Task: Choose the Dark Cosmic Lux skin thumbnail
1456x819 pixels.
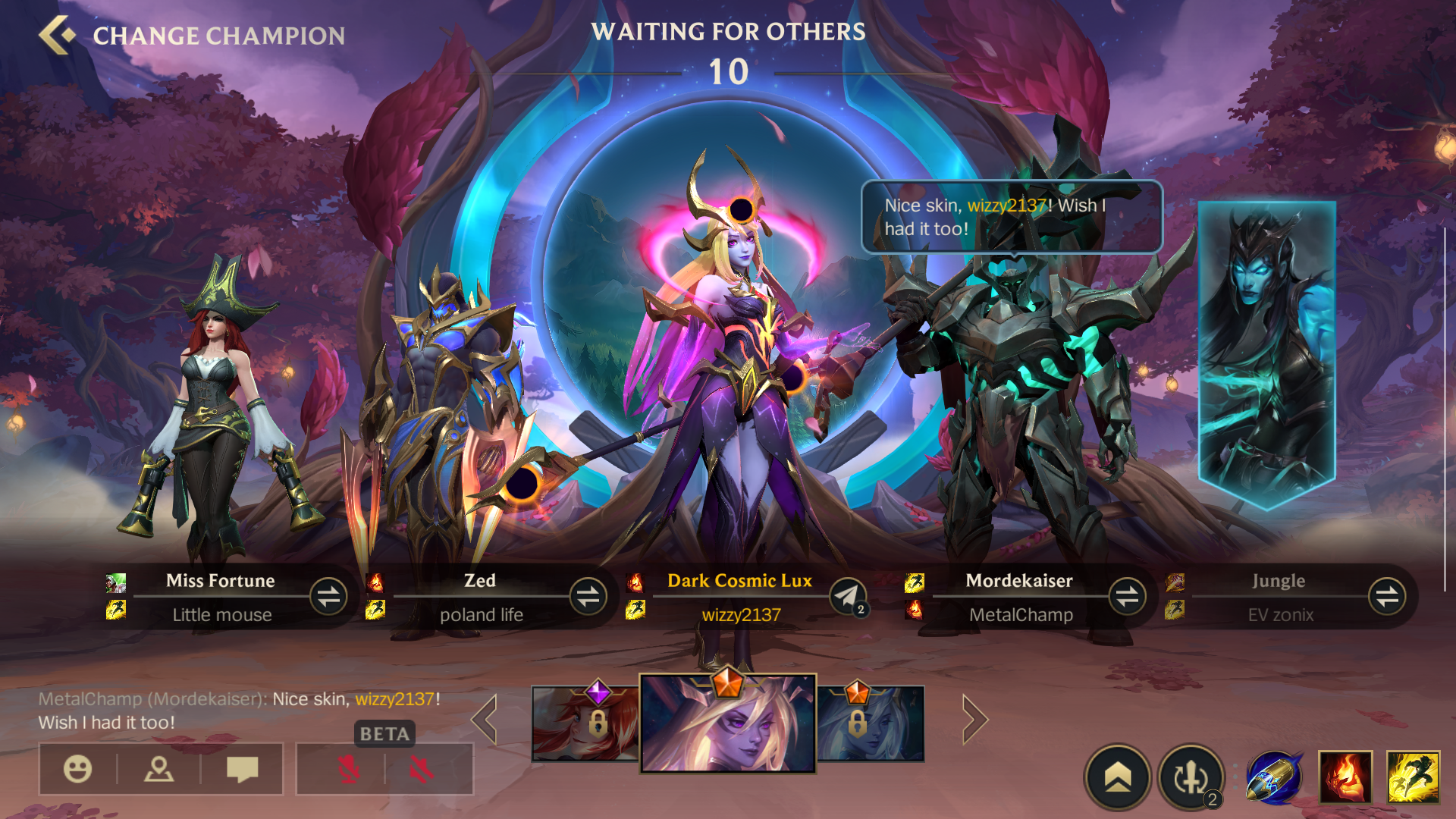Action: click(728, 723)
